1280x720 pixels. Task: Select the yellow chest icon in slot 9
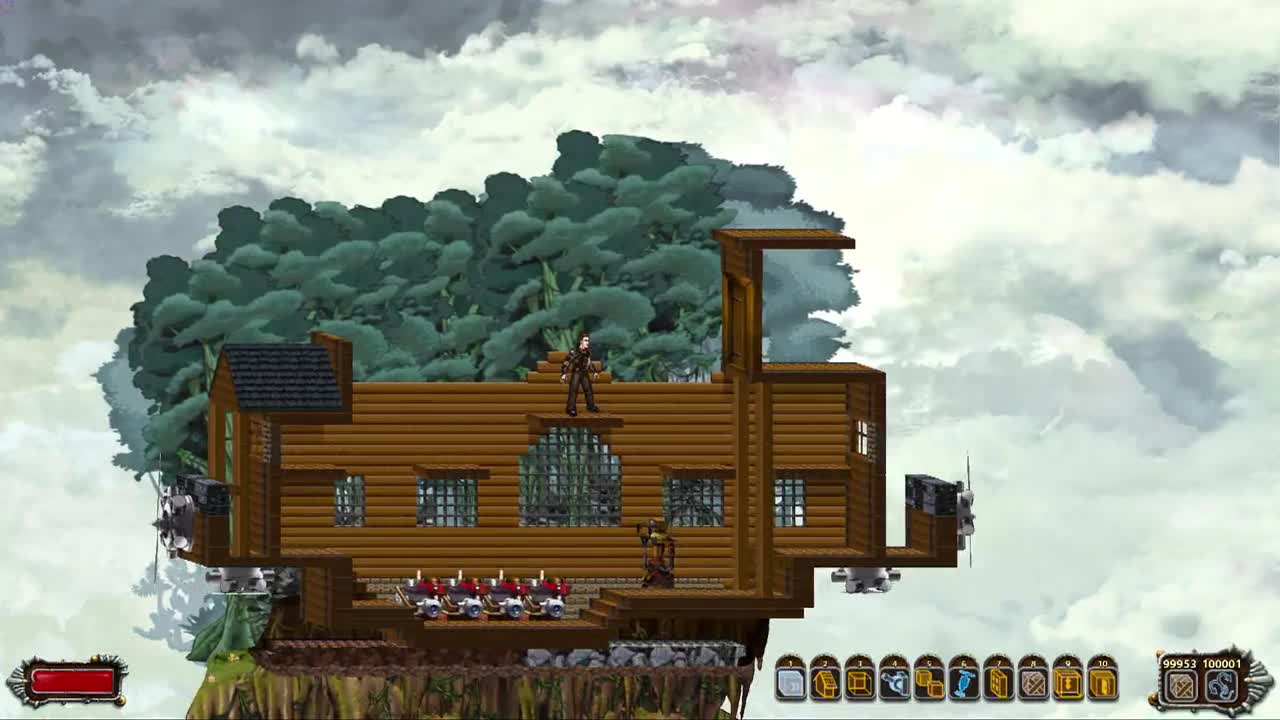[x=1068, y=685]
